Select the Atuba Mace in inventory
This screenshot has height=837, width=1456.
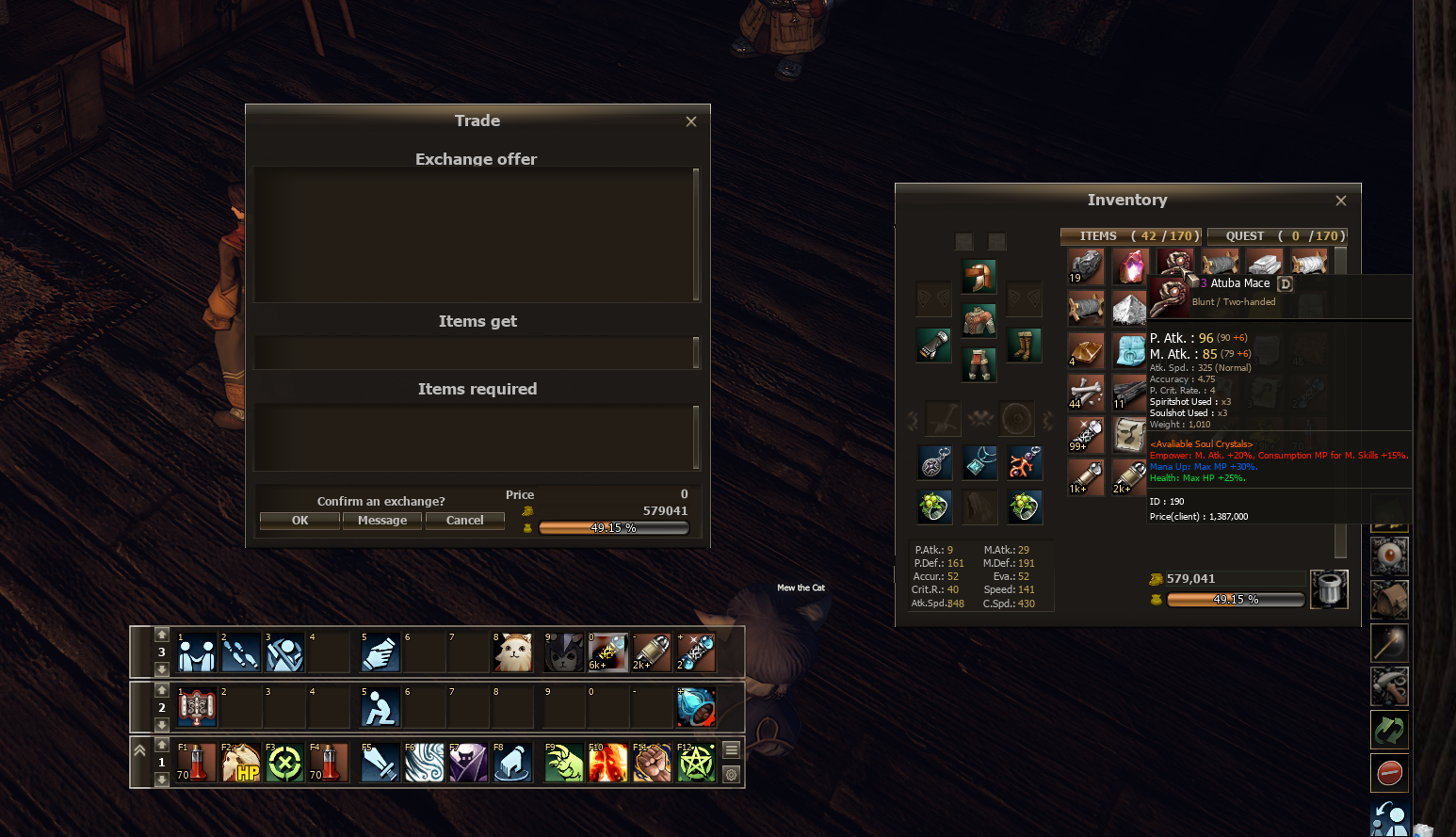1175,265
